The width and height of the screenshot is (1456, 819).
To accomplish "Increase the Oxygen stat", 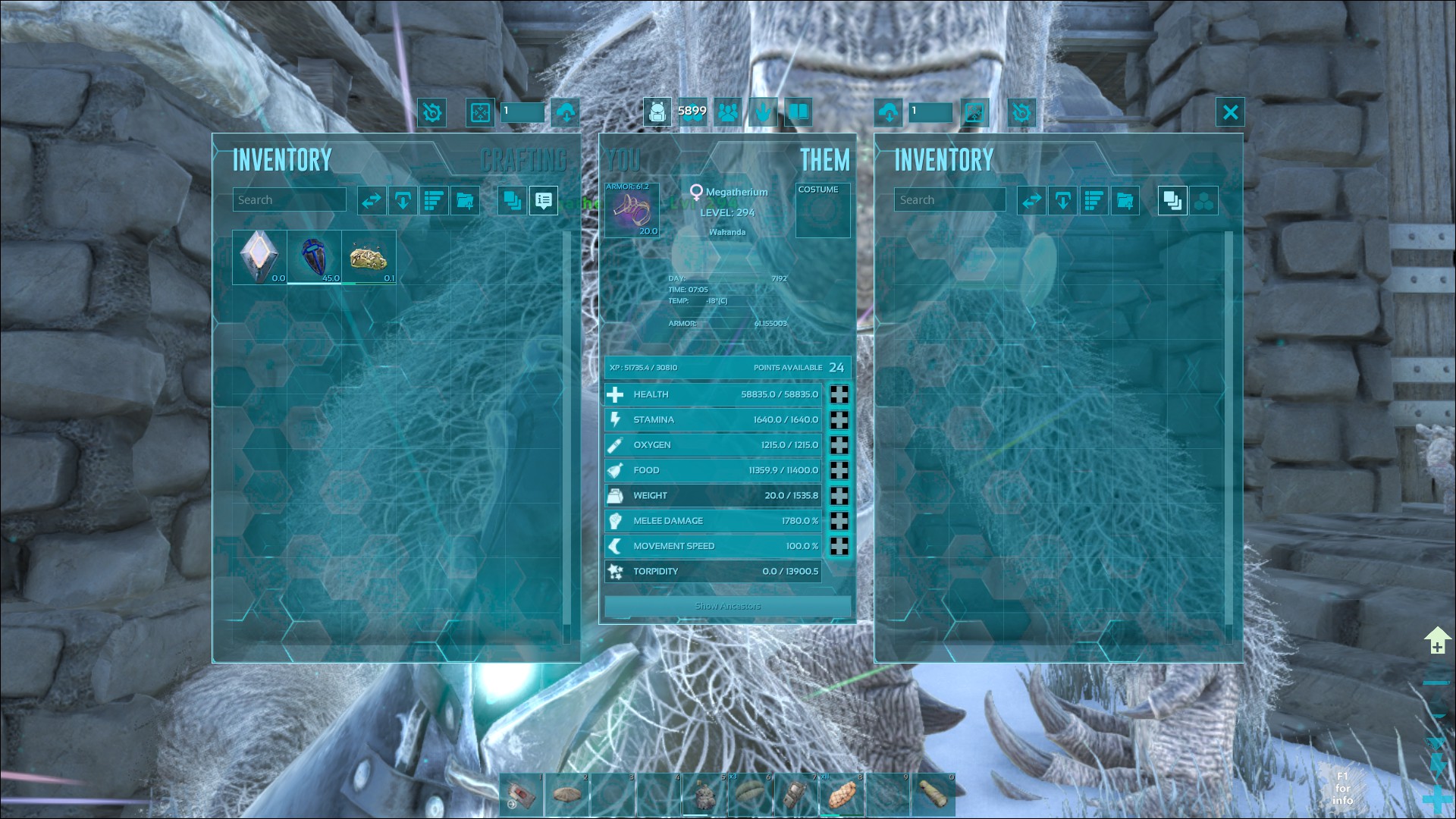I will (x=839, y=445).
